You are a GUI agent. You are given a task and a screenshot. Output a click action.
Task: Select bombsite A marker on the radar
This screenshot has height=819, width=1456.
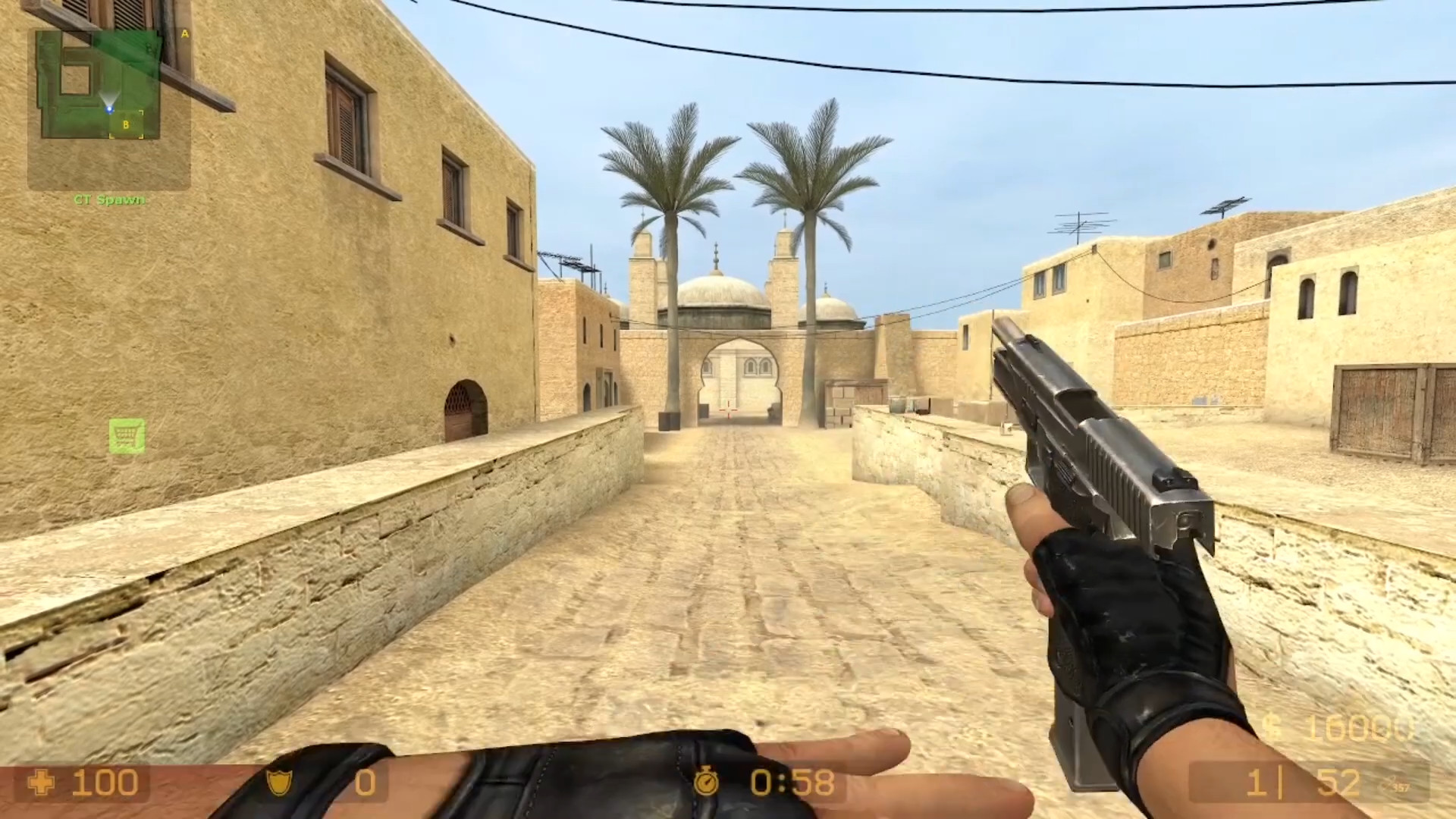tap(185, 33)
